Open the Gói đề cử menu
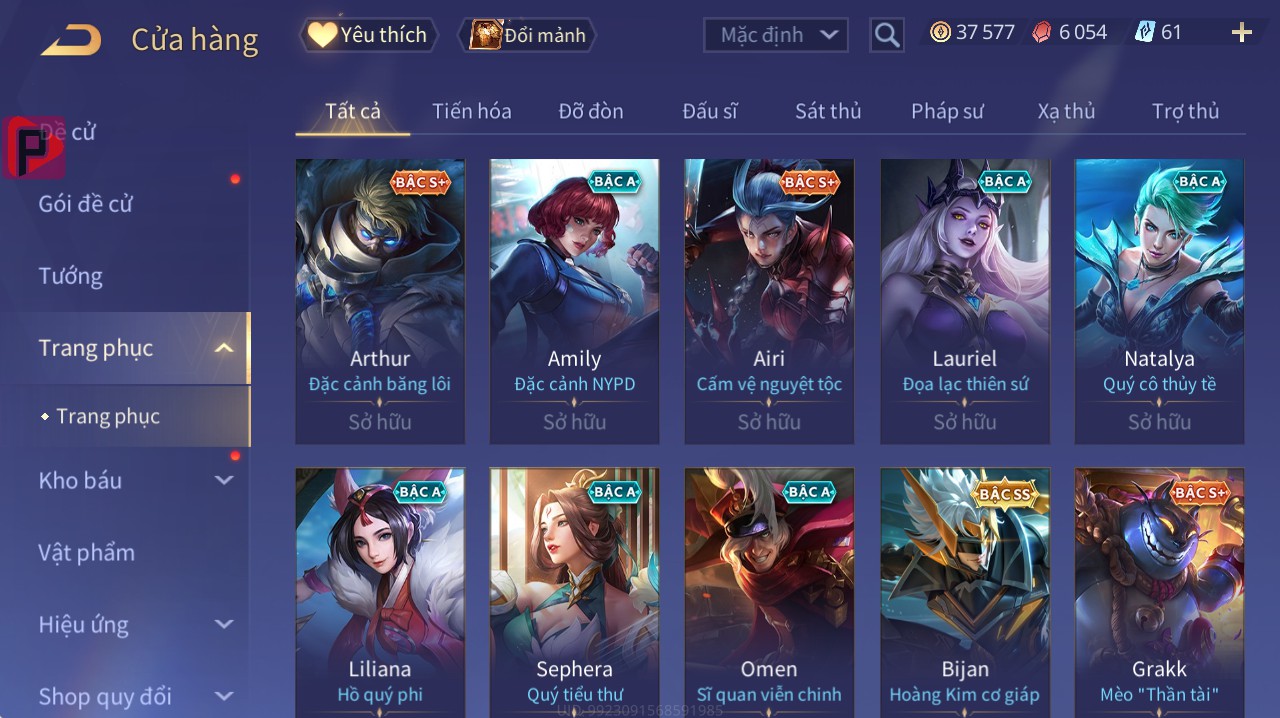The image size is (1280, 718). [86, 204]
